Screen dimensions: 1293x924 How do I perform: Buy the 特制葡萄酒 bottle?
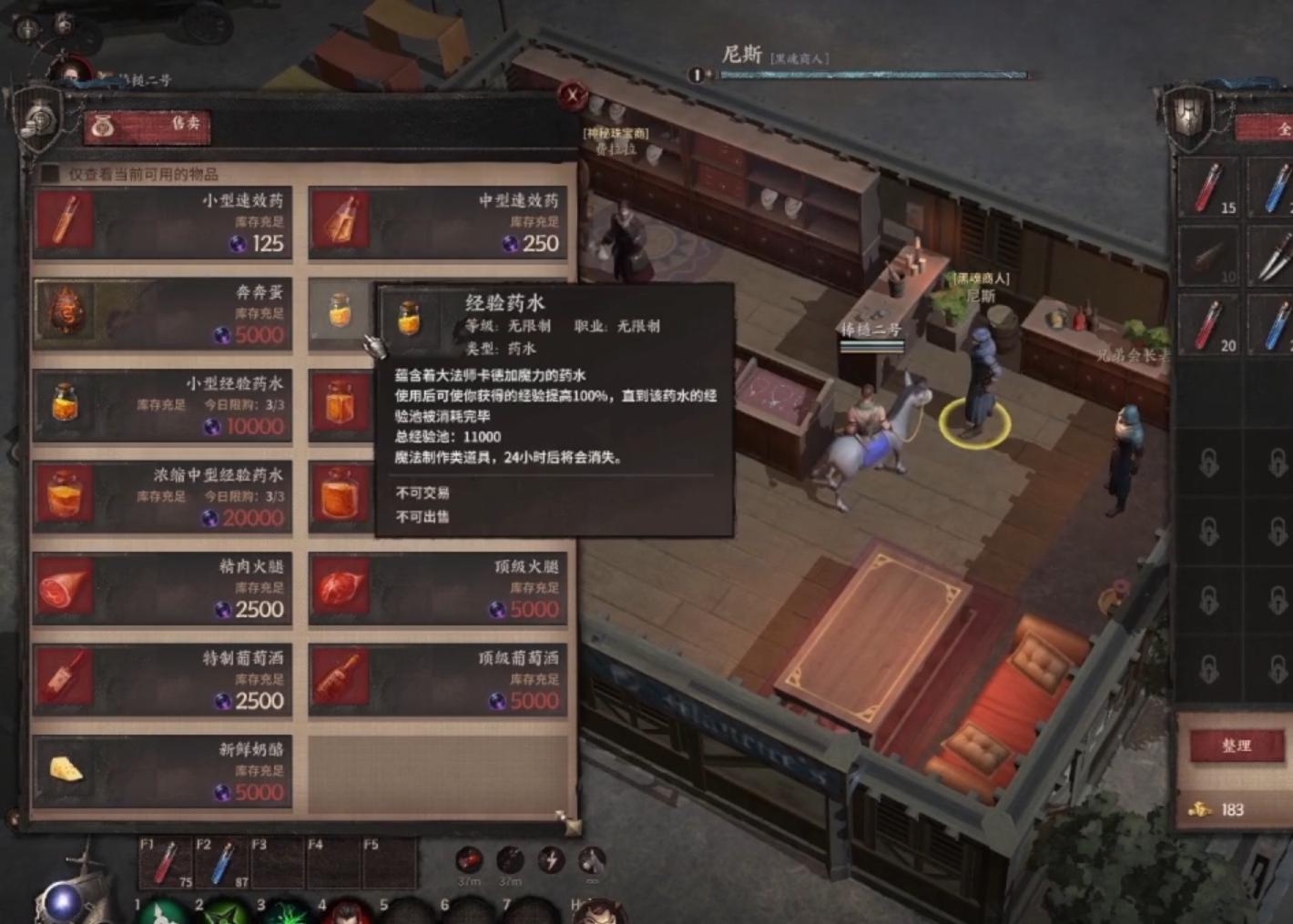(162, 680)
